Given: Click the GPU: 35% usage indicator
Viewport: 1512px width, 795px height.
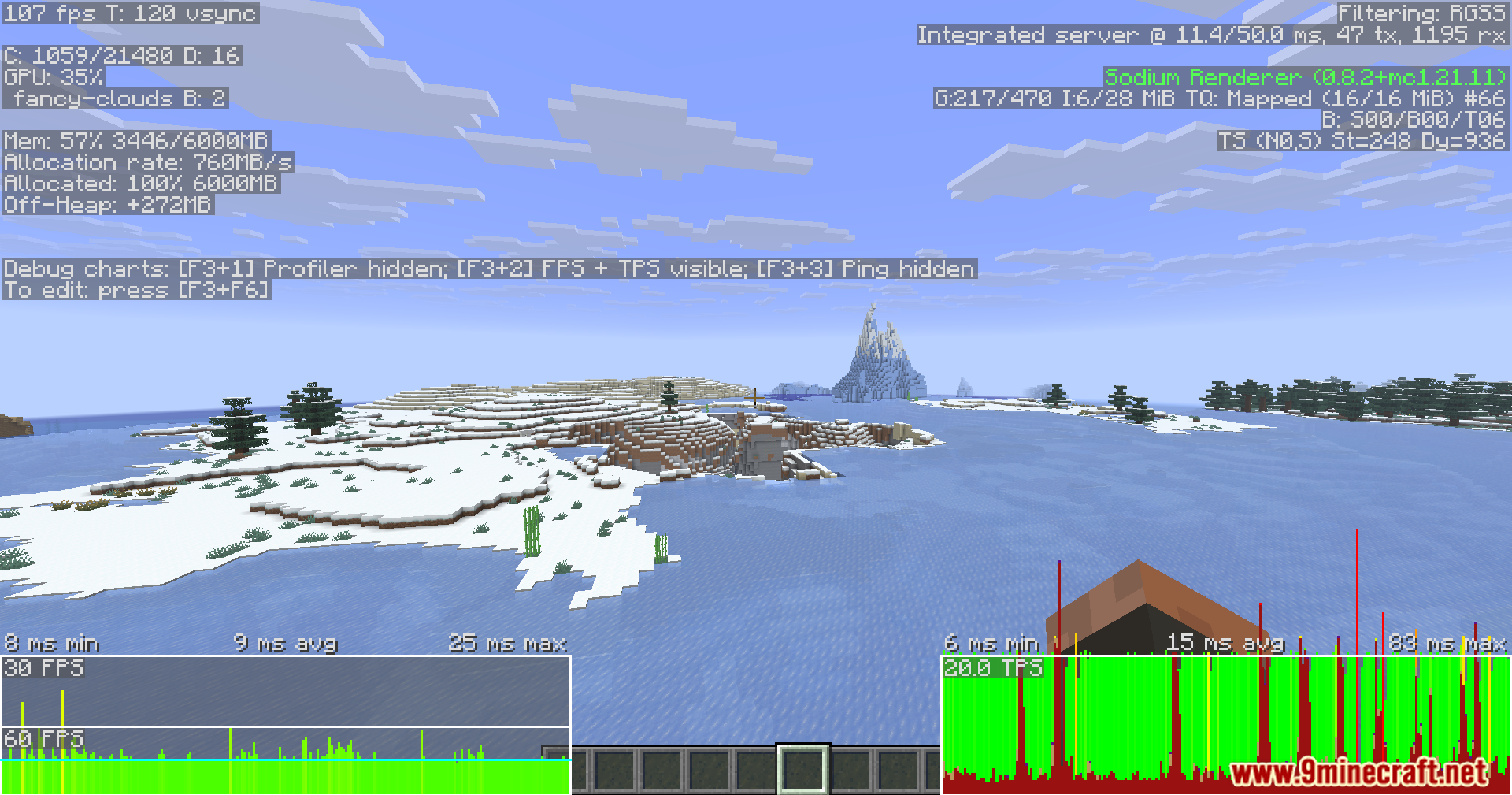Looking at the screenshot, I should (53, 78).
